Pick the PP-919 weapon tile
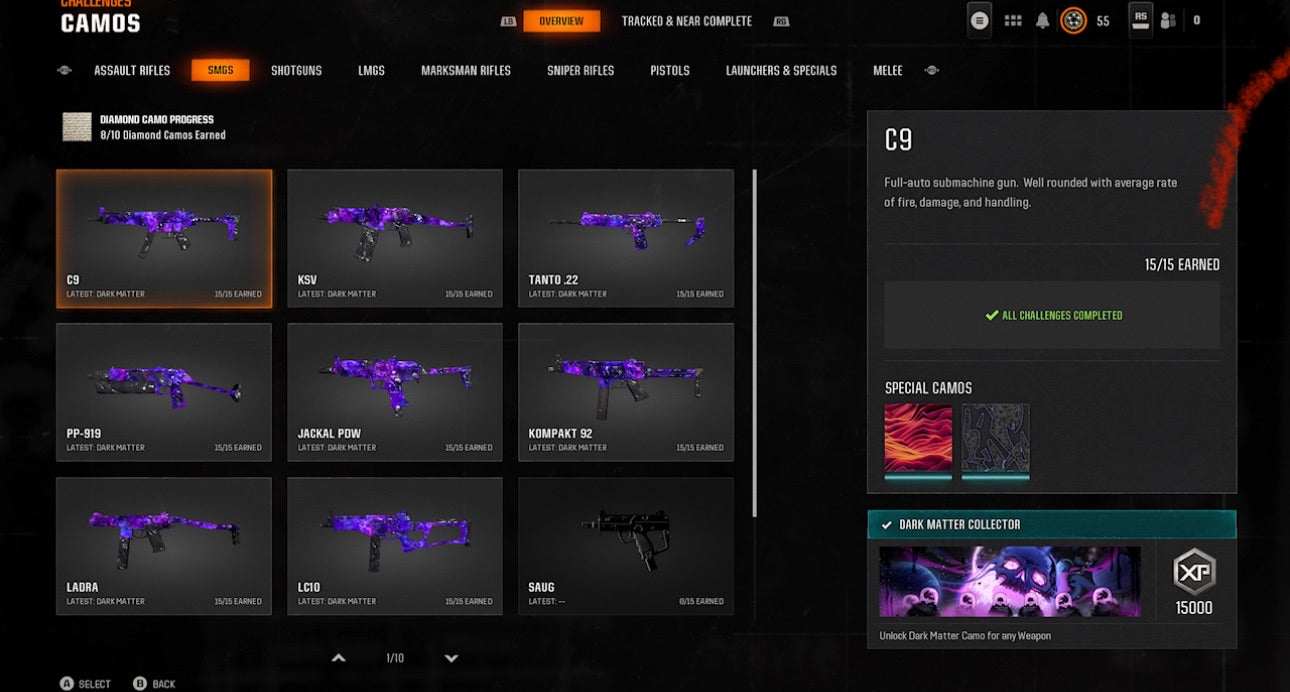The height and width of the screenshot is (692, 1290). 163,392
